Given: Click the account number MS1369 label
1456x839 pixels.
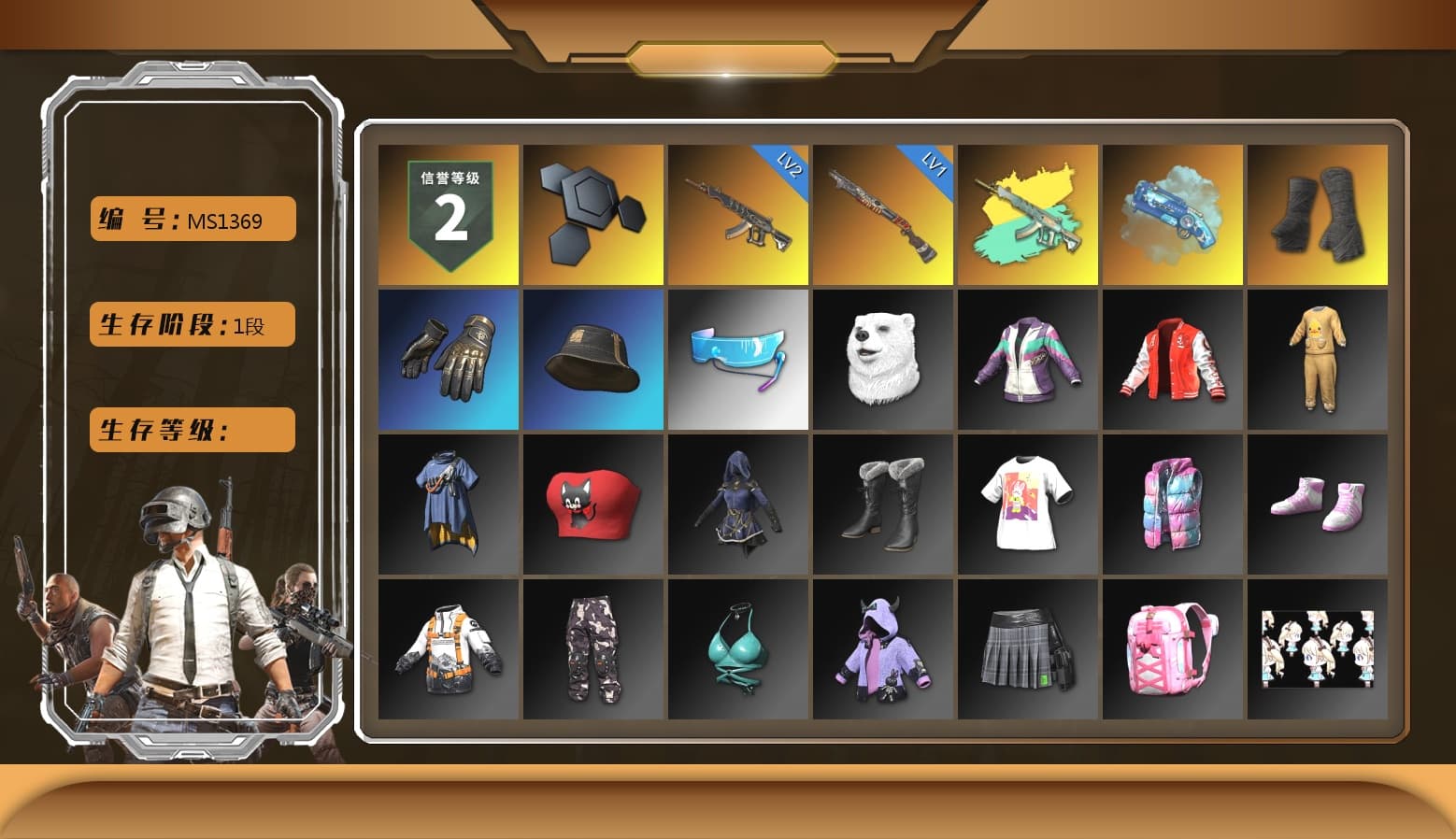Looking at the screenshot, I should tap(191, 218).
